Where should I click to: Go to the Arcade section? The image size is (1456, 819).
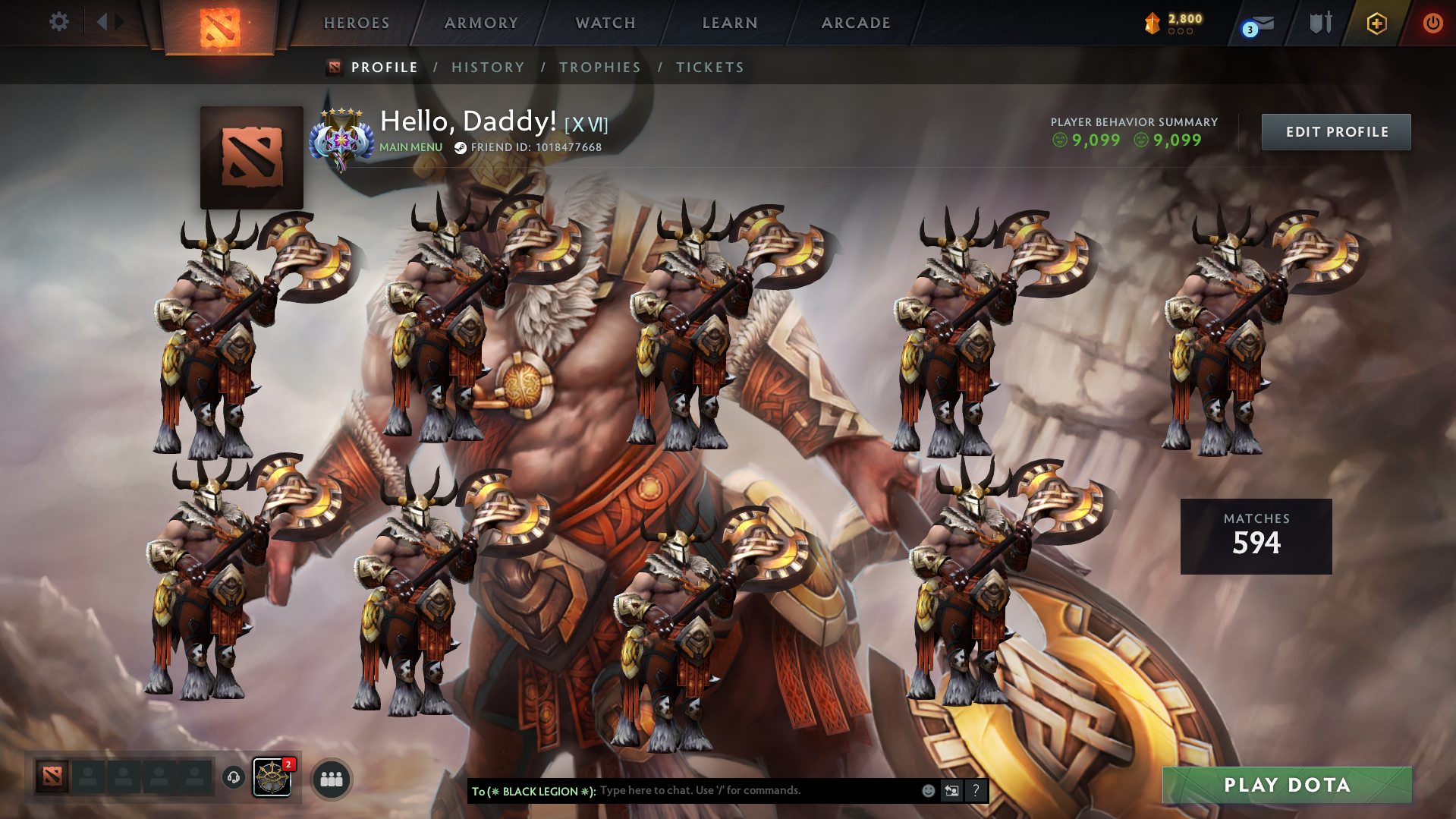(856, 23)
